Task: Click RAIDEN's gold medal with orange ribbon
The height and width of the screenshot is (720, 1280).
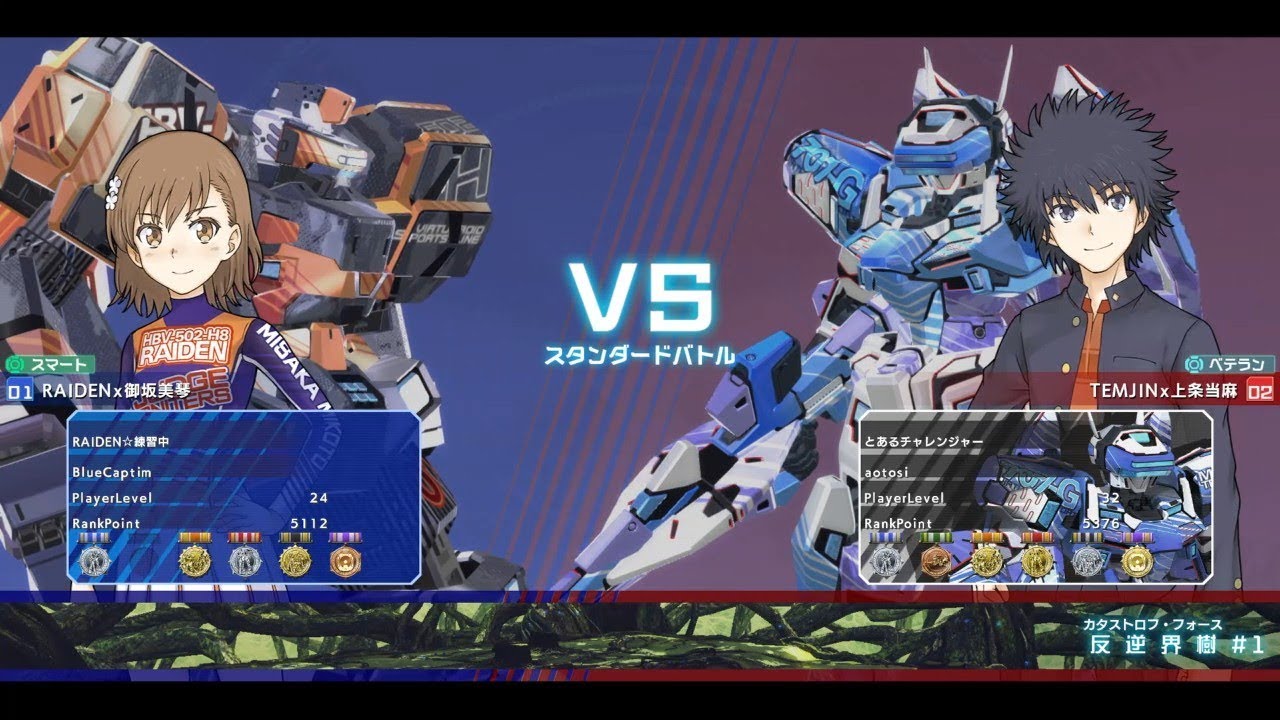Action: click(x=195, y=560)
